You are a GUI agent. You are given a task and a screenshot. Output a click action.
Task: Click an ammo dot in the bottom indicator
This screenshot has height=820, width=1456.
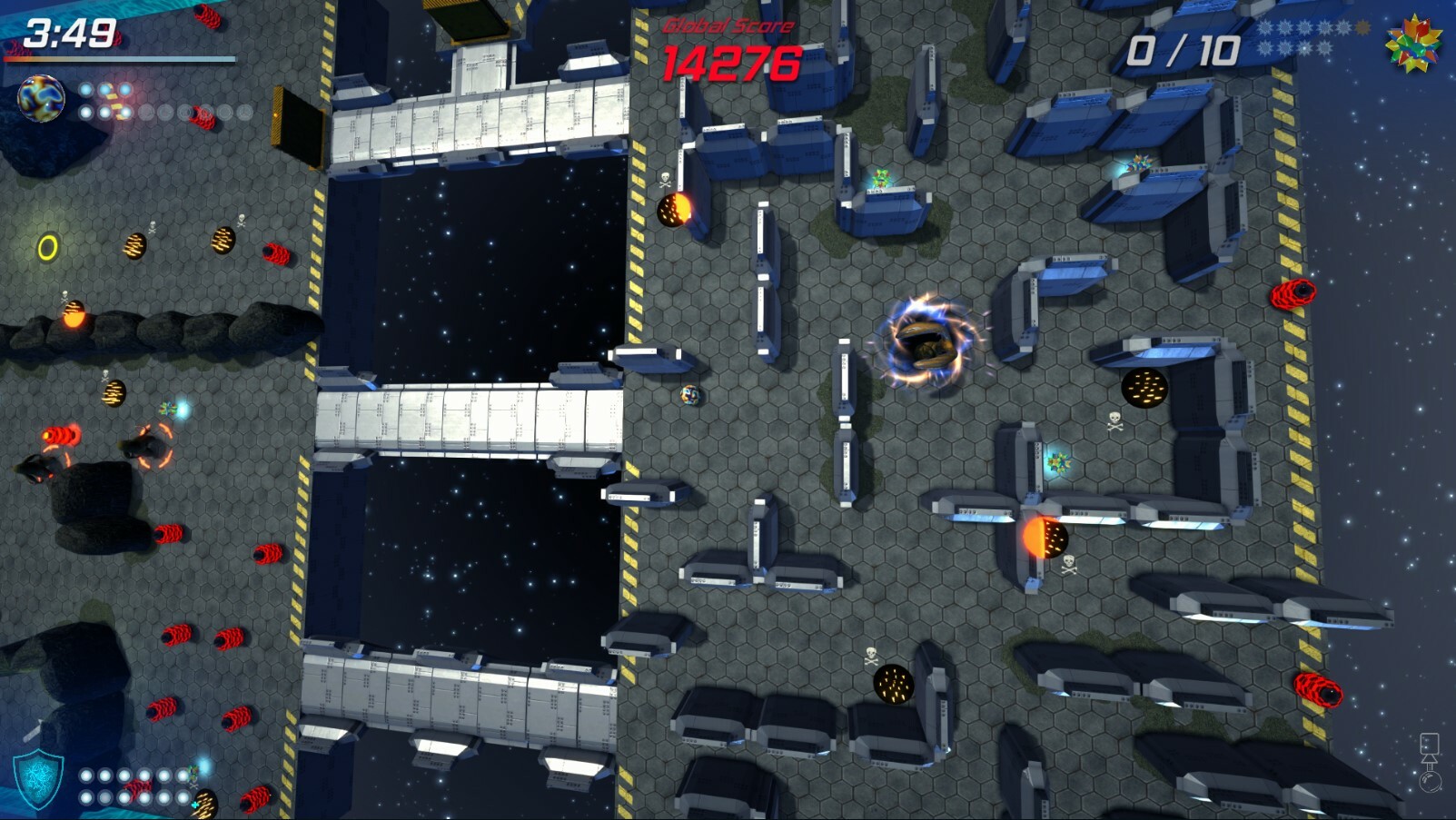[x=86, y=776]
